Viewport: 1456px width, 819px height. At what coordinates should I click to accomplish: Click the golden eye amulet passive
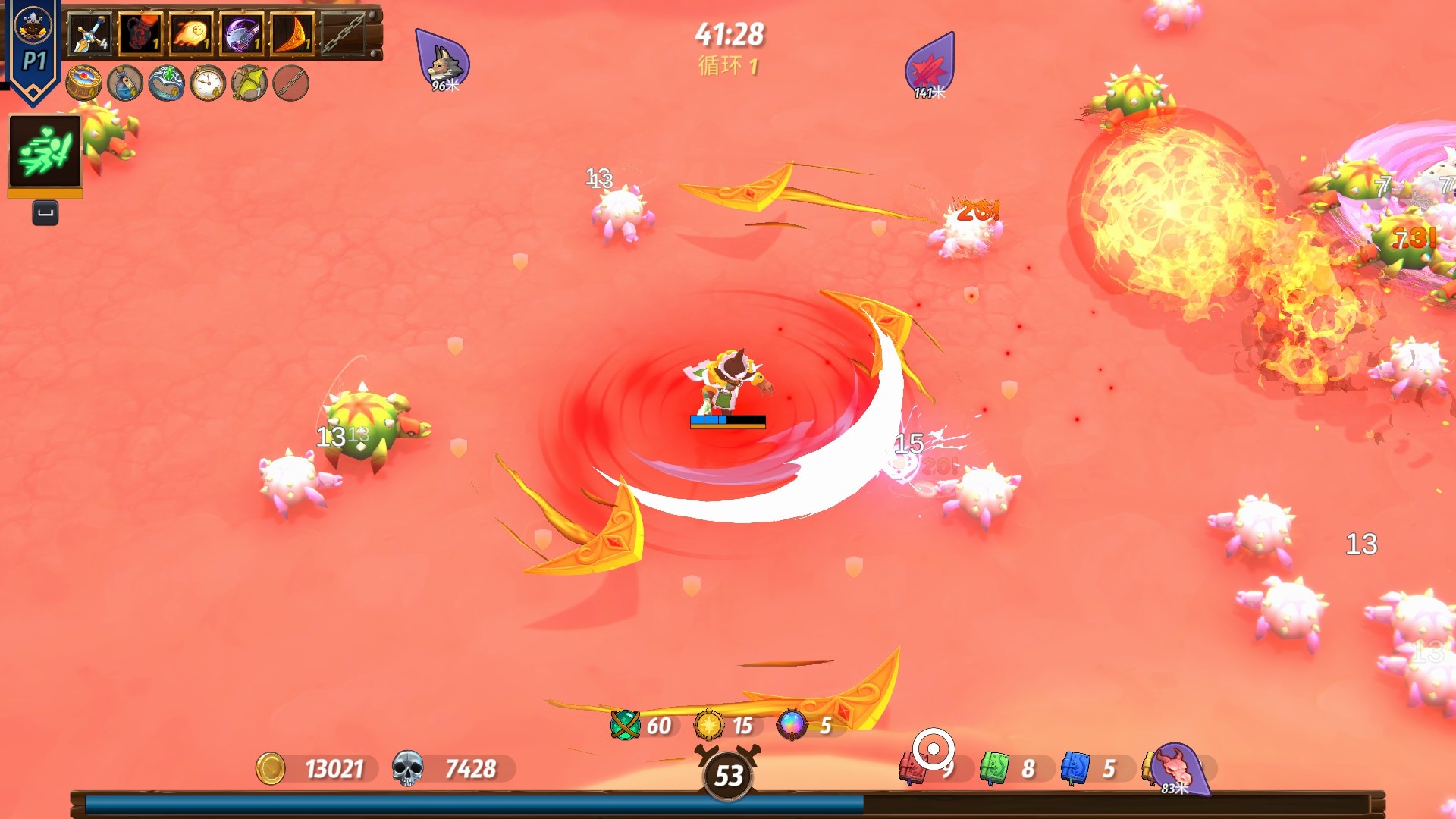(83, 83)
